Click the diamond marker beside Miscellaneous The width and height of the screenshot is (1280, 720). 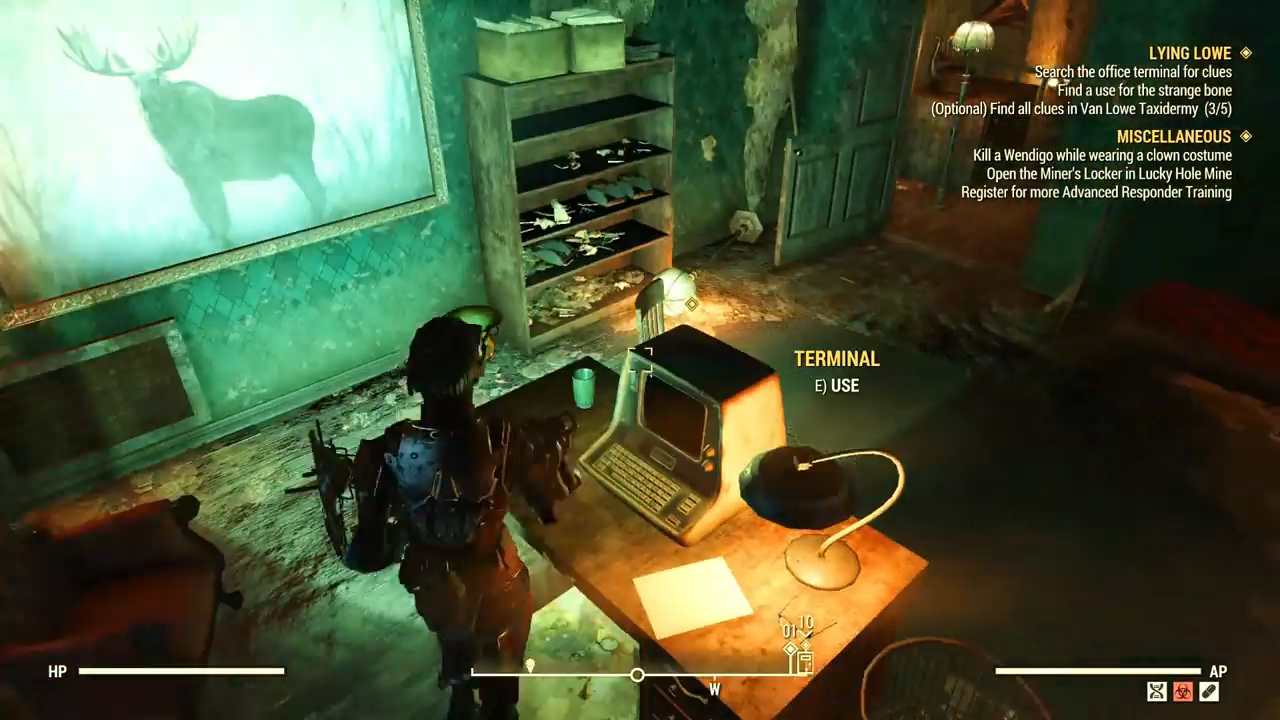pos(1246,136)
